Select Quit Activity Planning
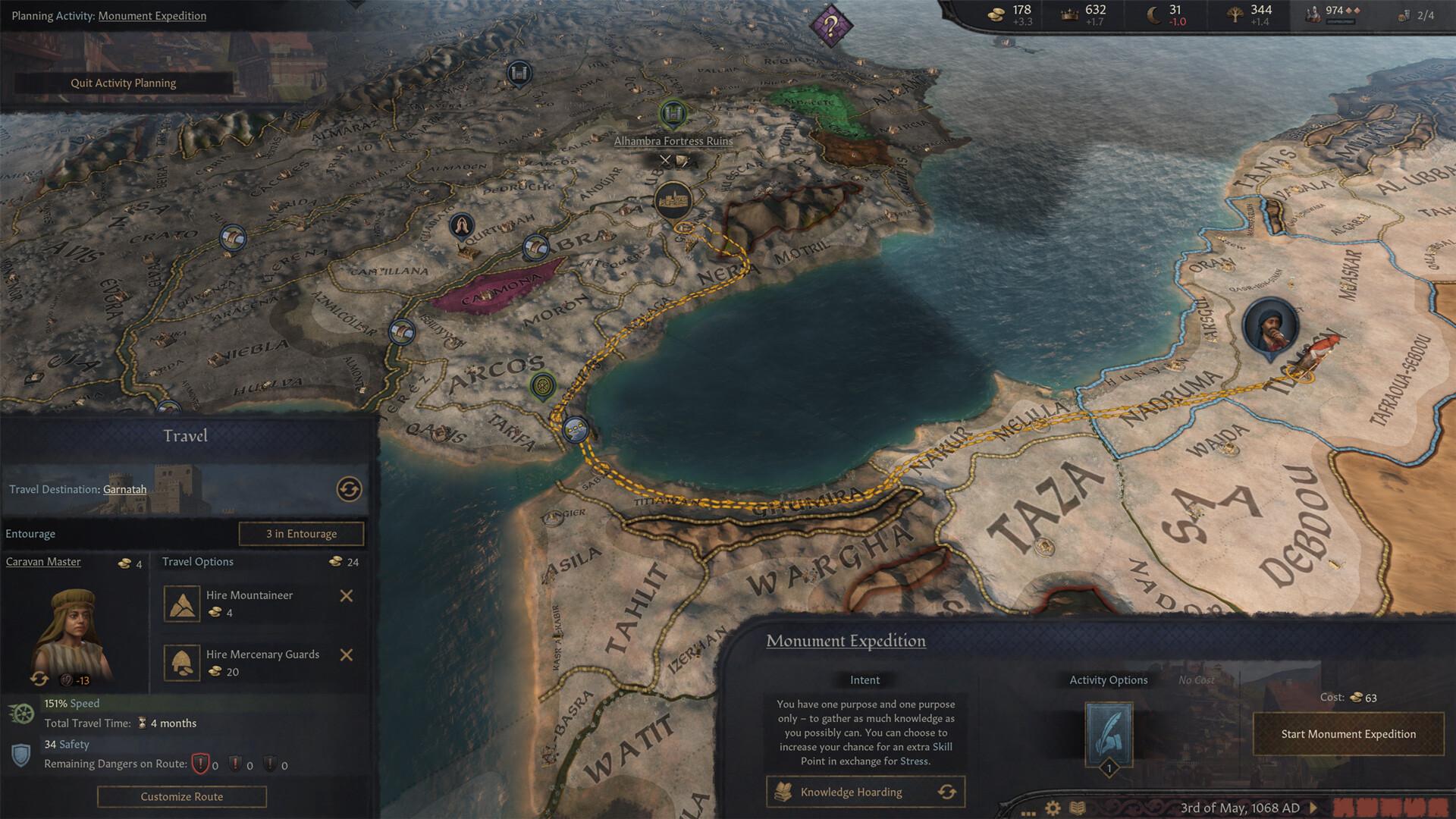Screen dimensions: 1456x819 click(x=124, y=83)
